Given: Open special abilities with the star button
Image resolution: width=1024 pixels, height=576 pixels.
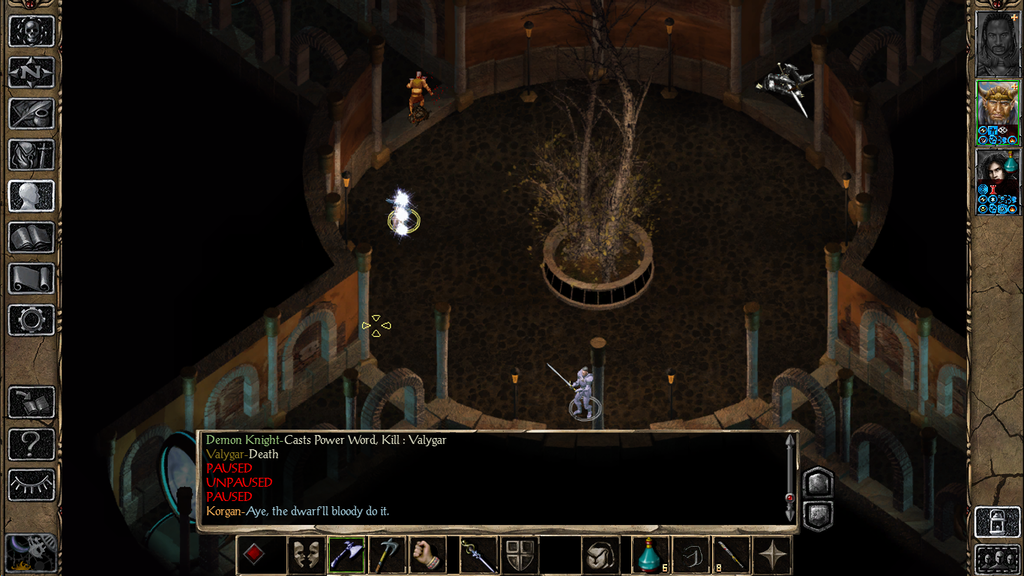Looking at the screenshot, I should pyautogui.click(x=772, y=555).
